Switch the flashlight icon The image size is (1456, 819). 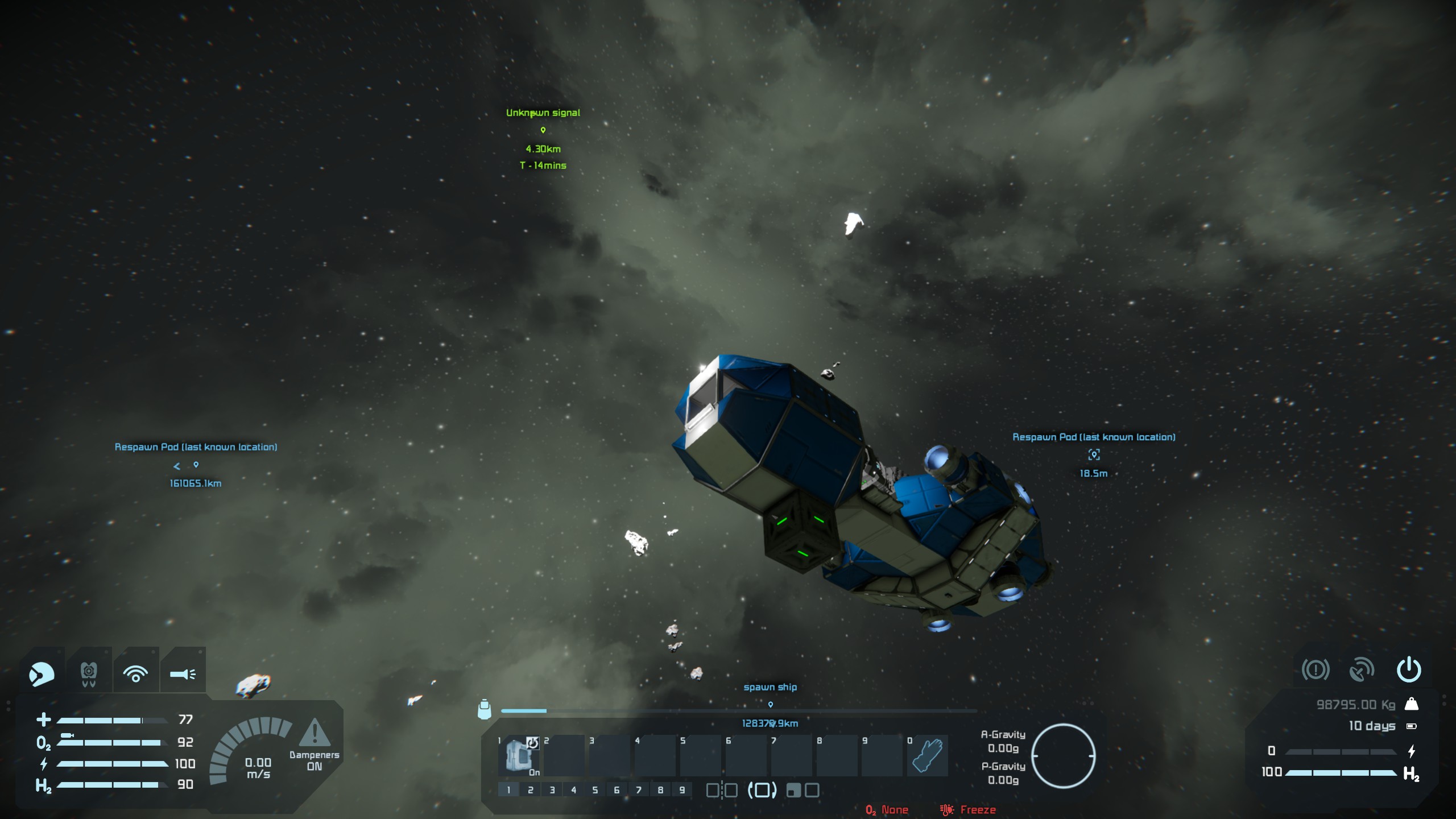pos(183,674)
